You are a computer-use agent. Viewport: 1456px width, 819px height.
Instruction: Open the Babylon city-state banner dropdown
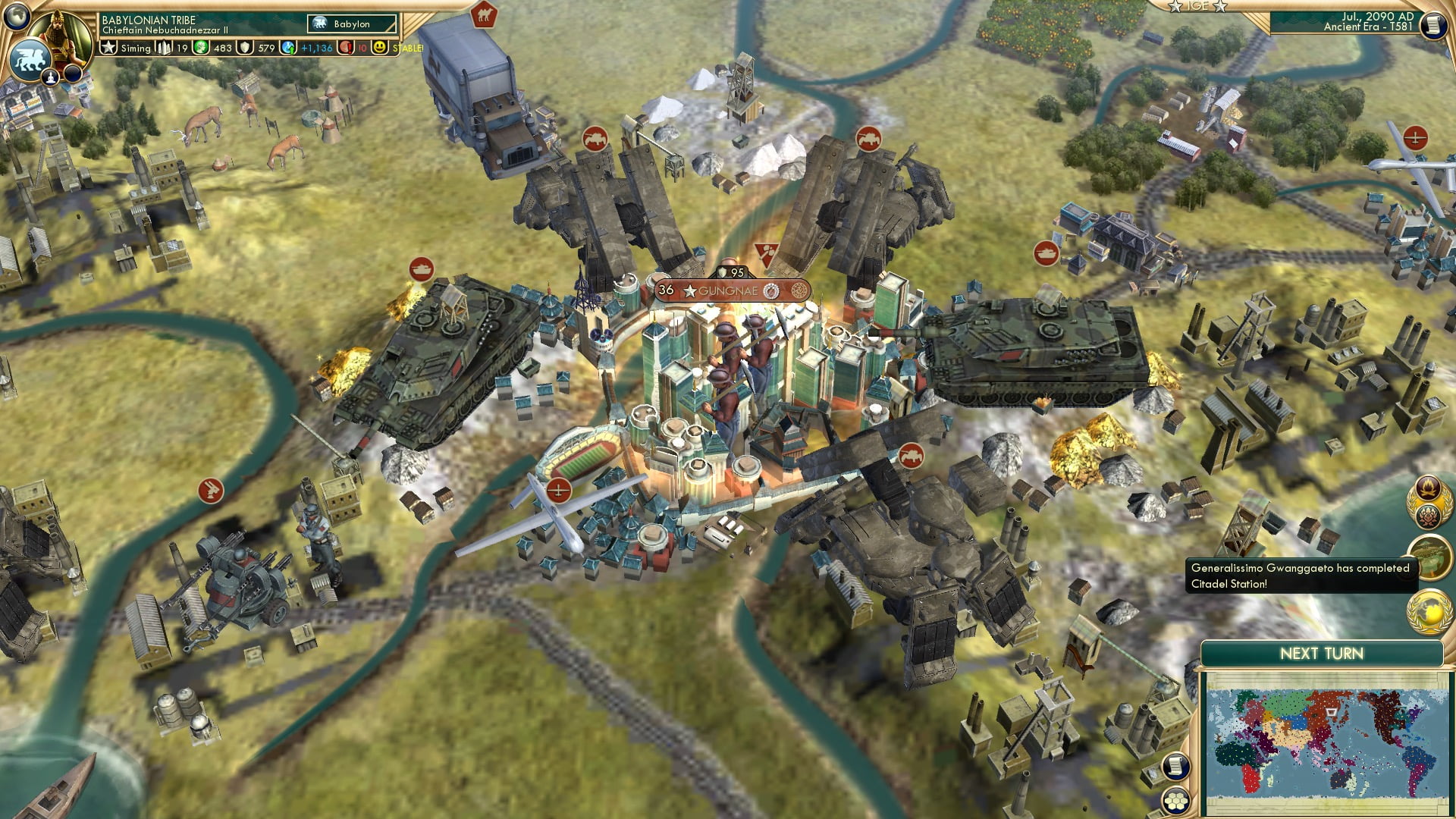[x=350, y=24]
